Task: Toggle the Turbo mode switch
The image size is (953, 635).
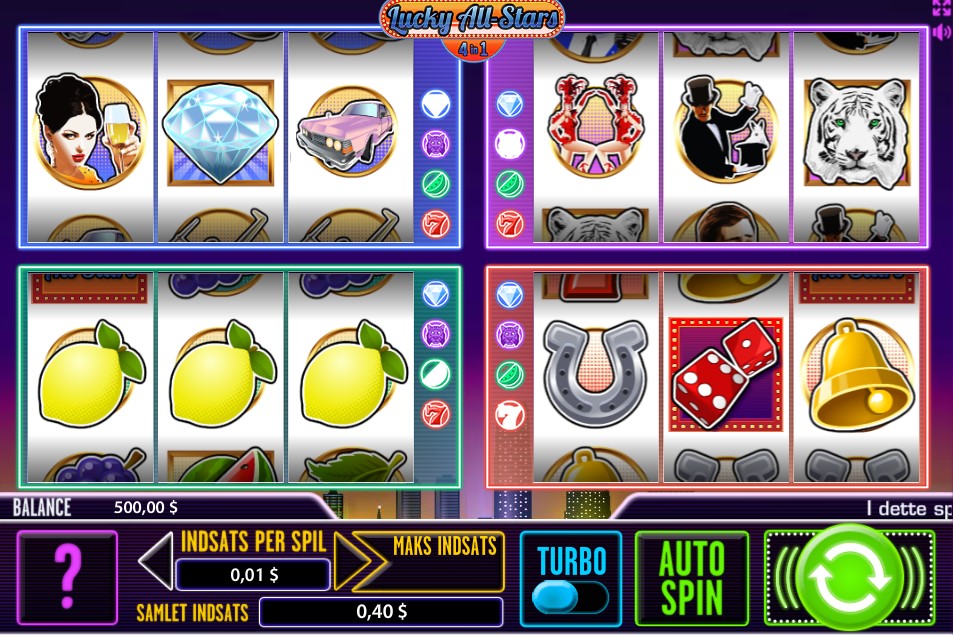Action: (x=570, y=597)
